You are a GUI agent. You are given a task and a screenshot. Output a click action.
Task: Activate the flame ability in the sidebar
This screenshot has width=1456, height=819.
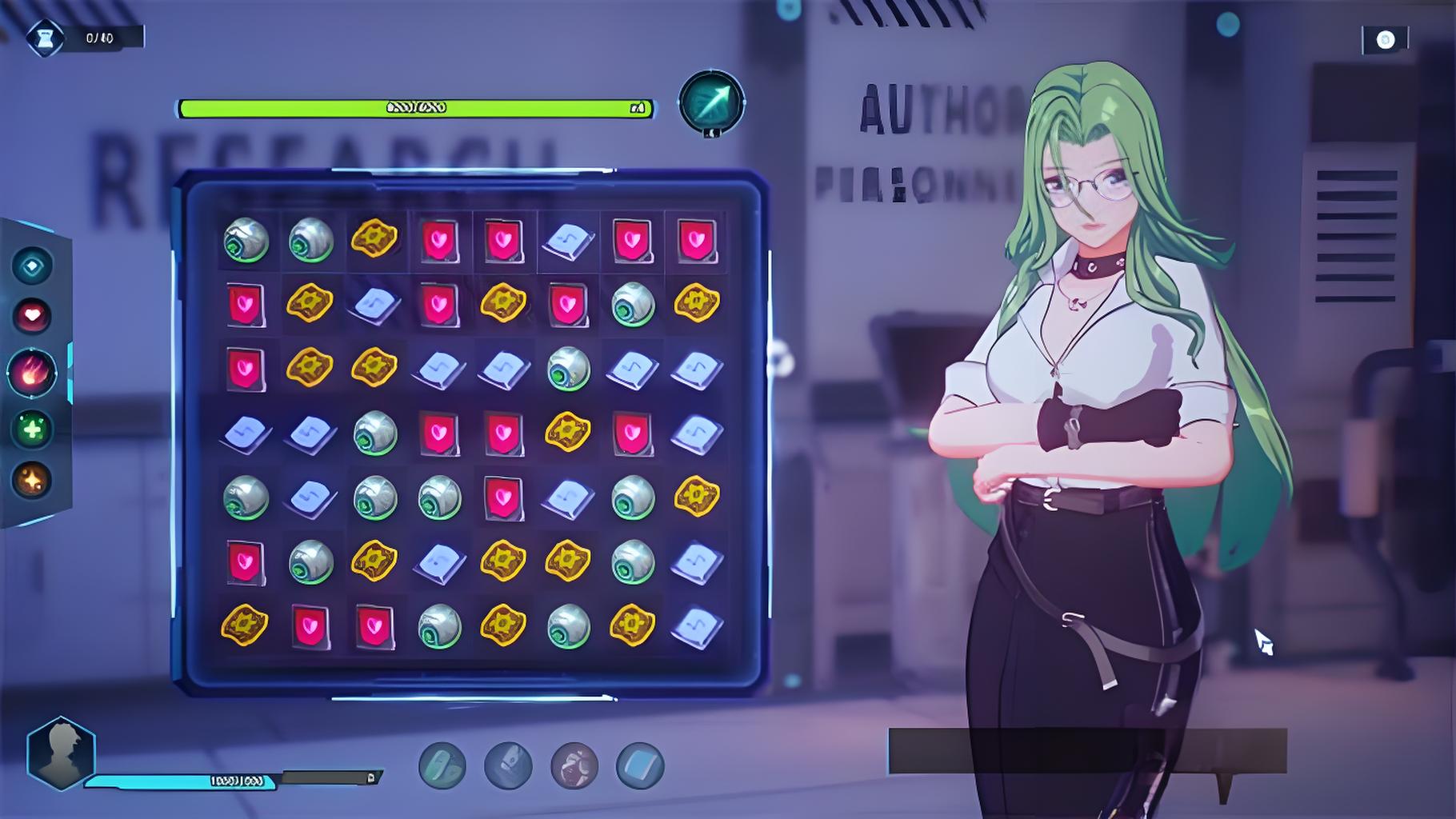click(x=32, y=373)
